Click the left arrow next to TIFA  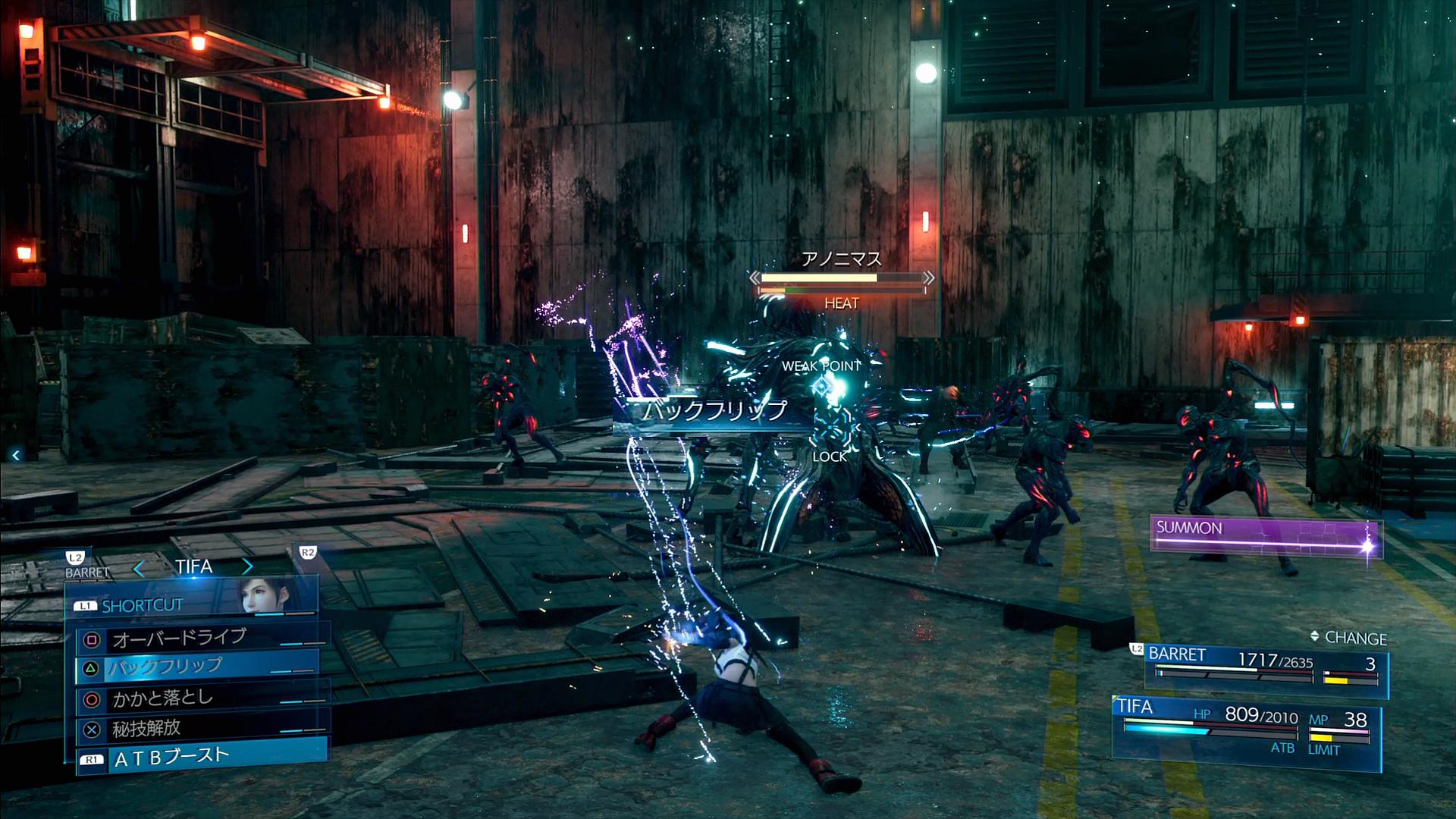tap(139, 567)
